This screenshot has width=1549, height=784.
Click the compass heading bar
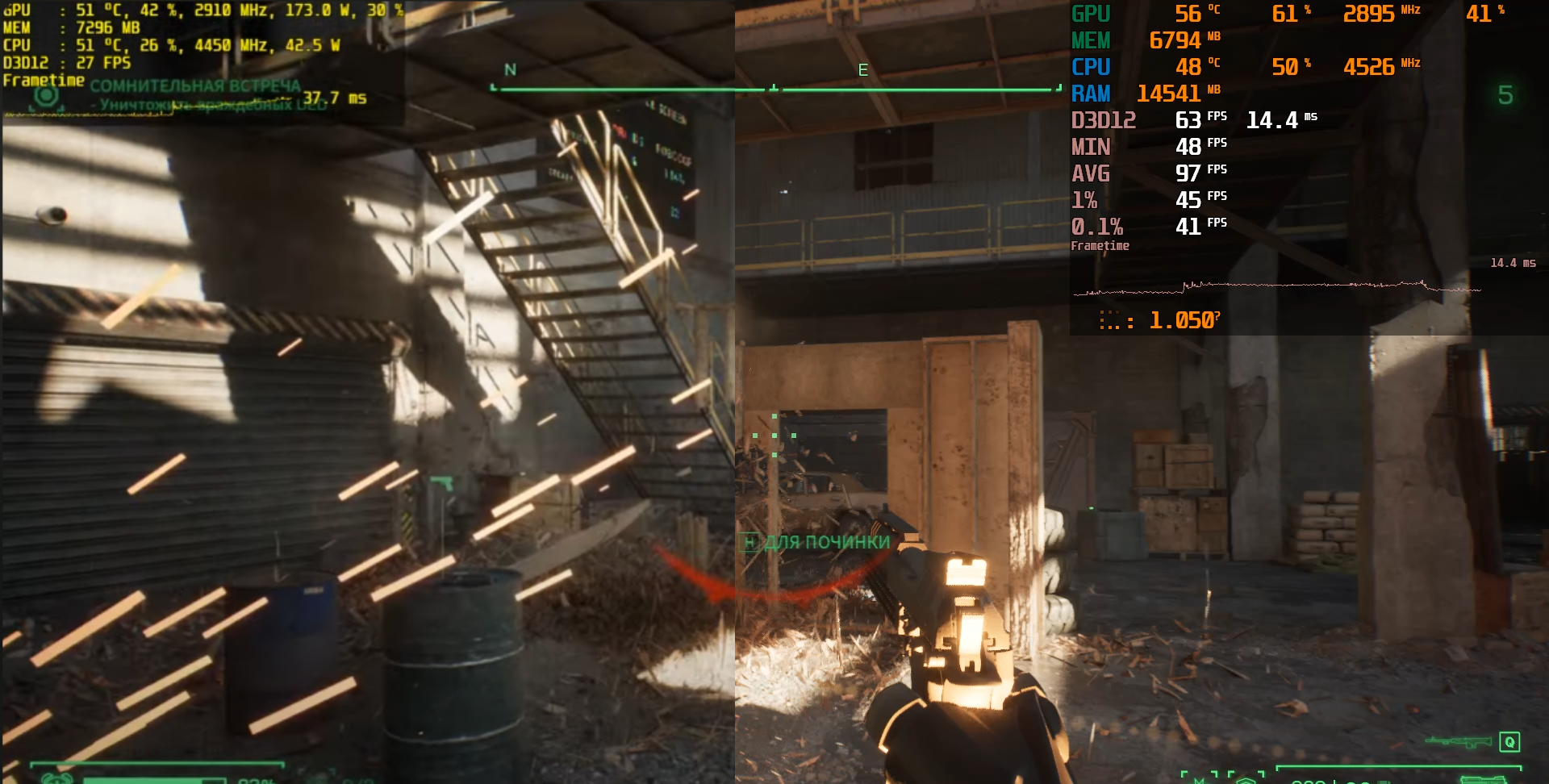point(774,88)
